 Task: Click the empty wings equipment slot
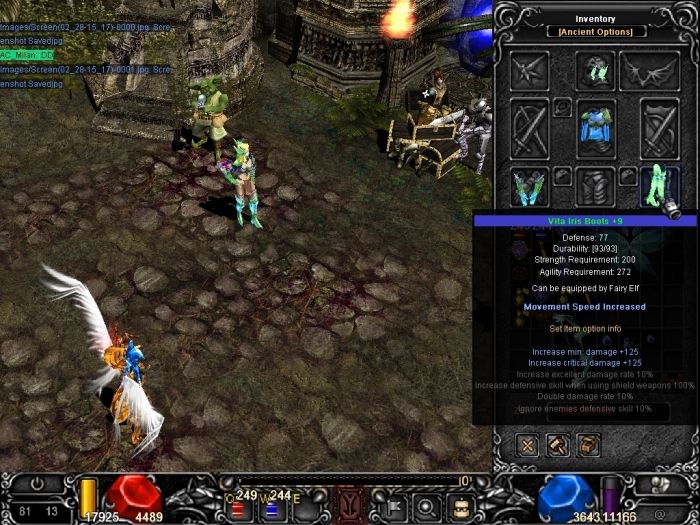(650, 70)
